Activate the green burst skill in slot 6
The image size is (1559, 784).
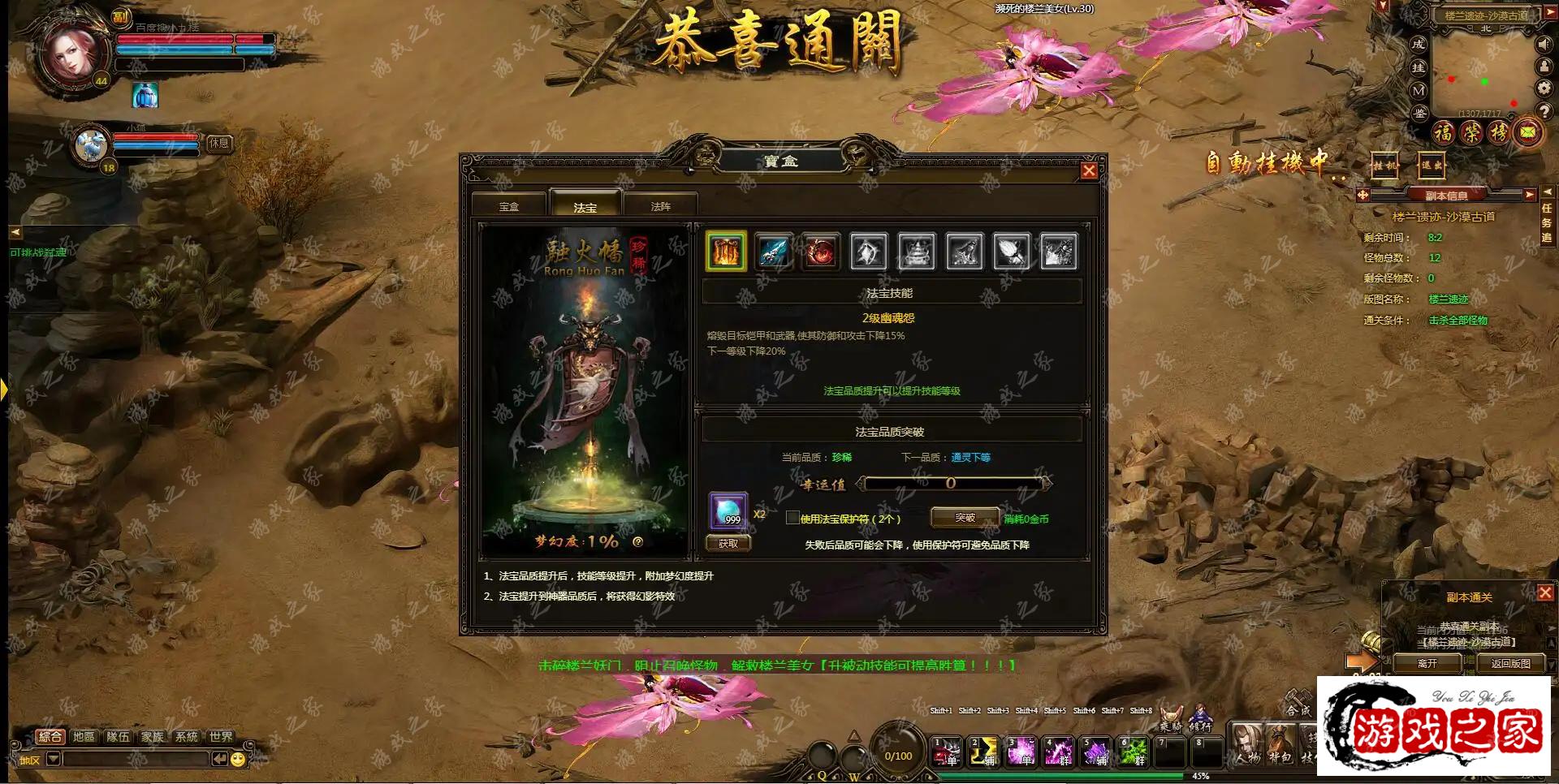[1134, 752]
